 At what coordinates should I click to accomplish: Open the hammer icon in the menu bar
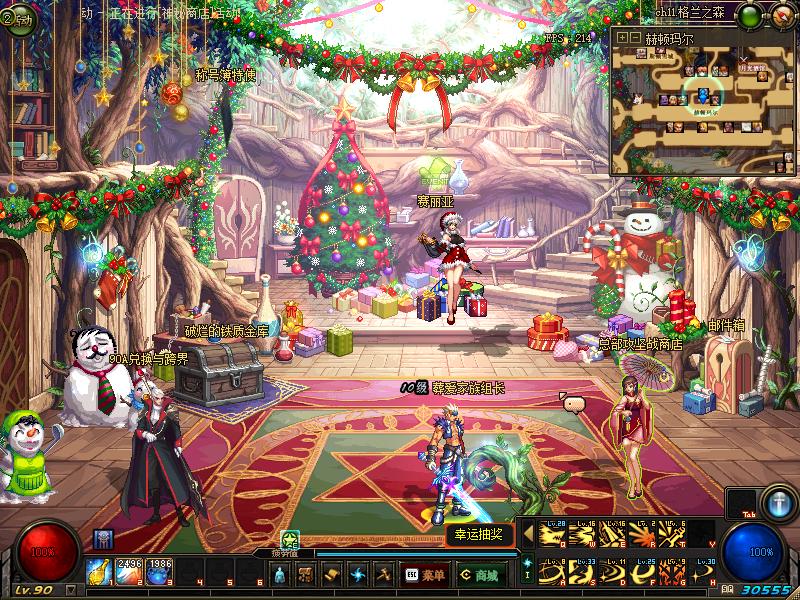383,575
